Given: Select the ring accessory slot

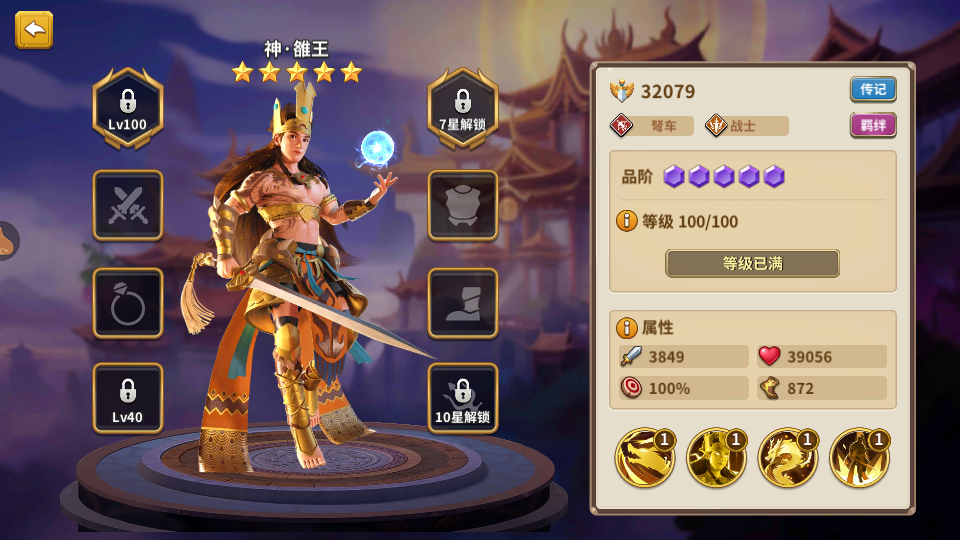Looking at the screenshot, I should pos(128,303).
